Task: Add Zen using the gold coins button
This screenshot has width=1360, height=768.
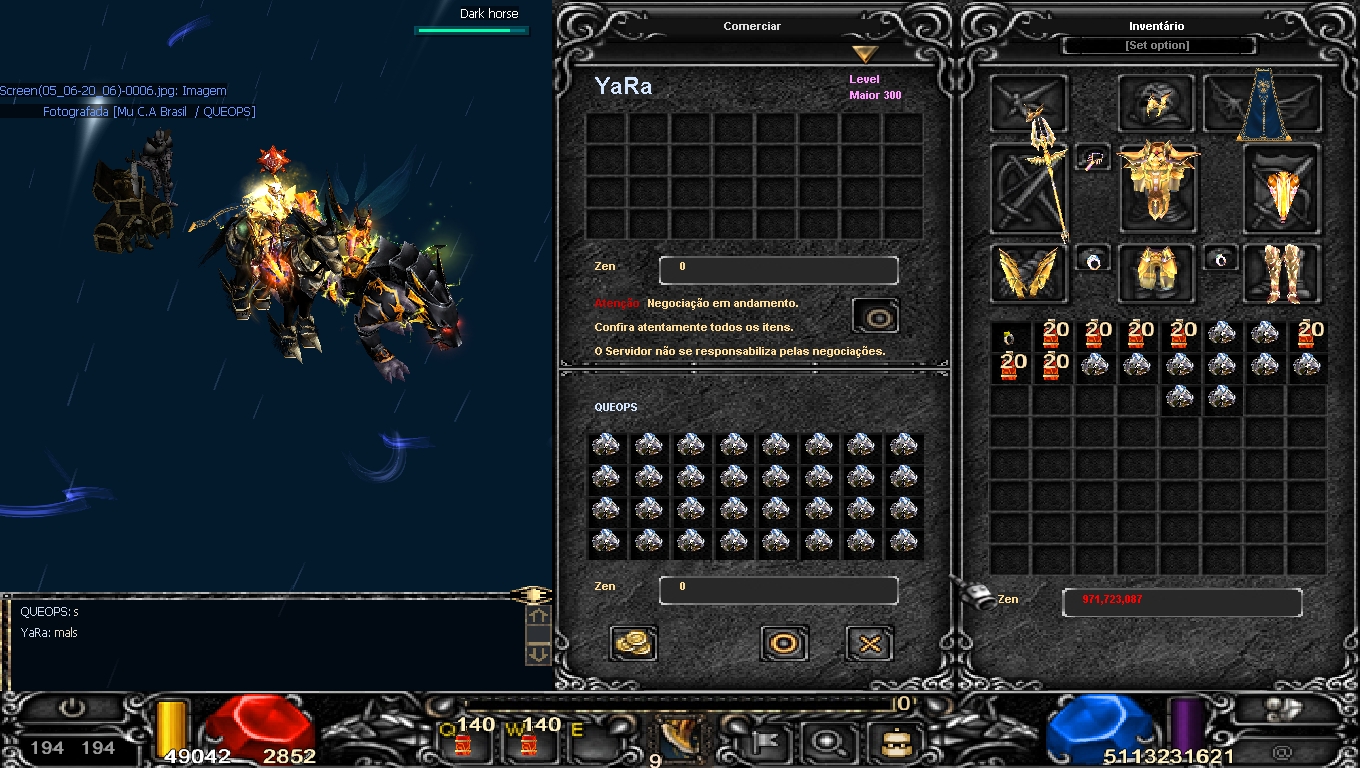Action: pyautogui.click(x=633, y=643)
